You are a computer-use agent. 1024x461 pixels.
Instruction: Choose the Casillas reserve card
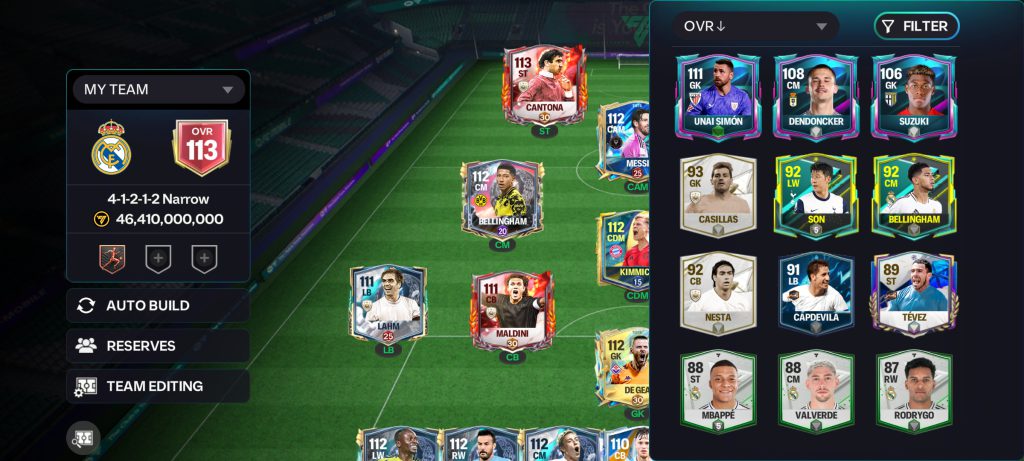[x=717, y=195]
